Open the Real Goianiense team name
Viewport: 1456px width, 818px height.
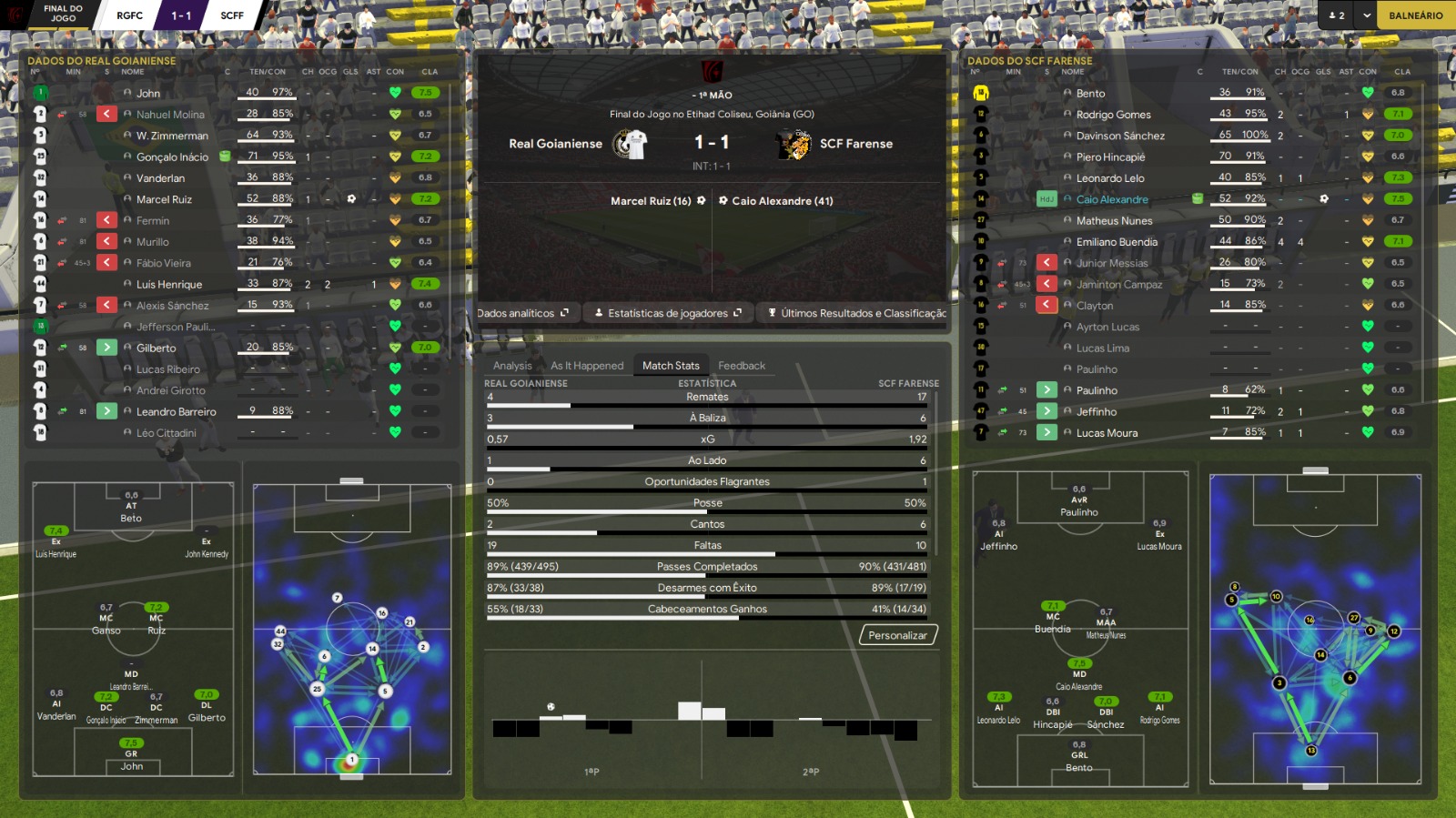(x=555, y=144)
